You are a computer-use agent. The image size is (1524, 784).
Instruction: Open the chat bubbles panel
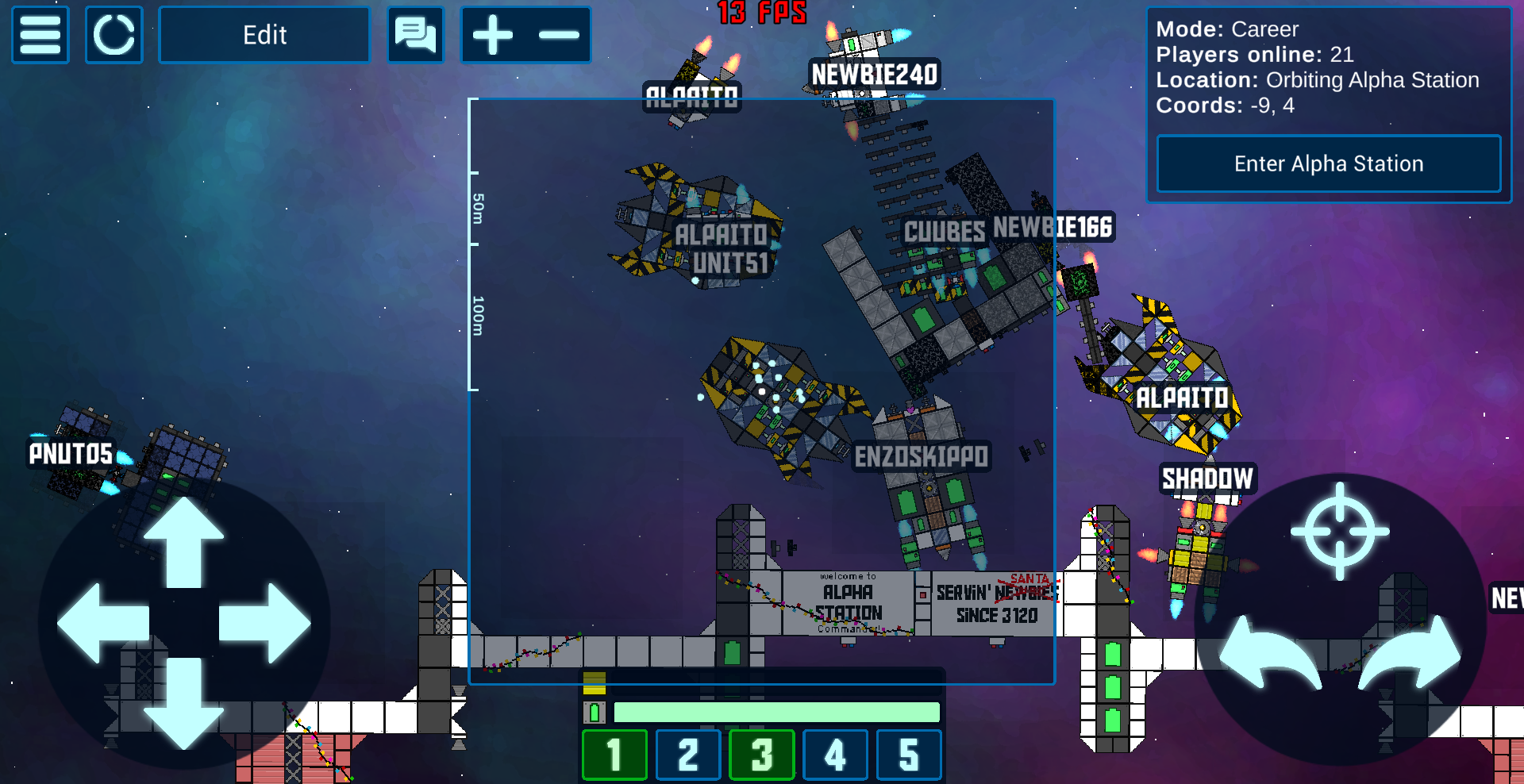click(415, 35)
